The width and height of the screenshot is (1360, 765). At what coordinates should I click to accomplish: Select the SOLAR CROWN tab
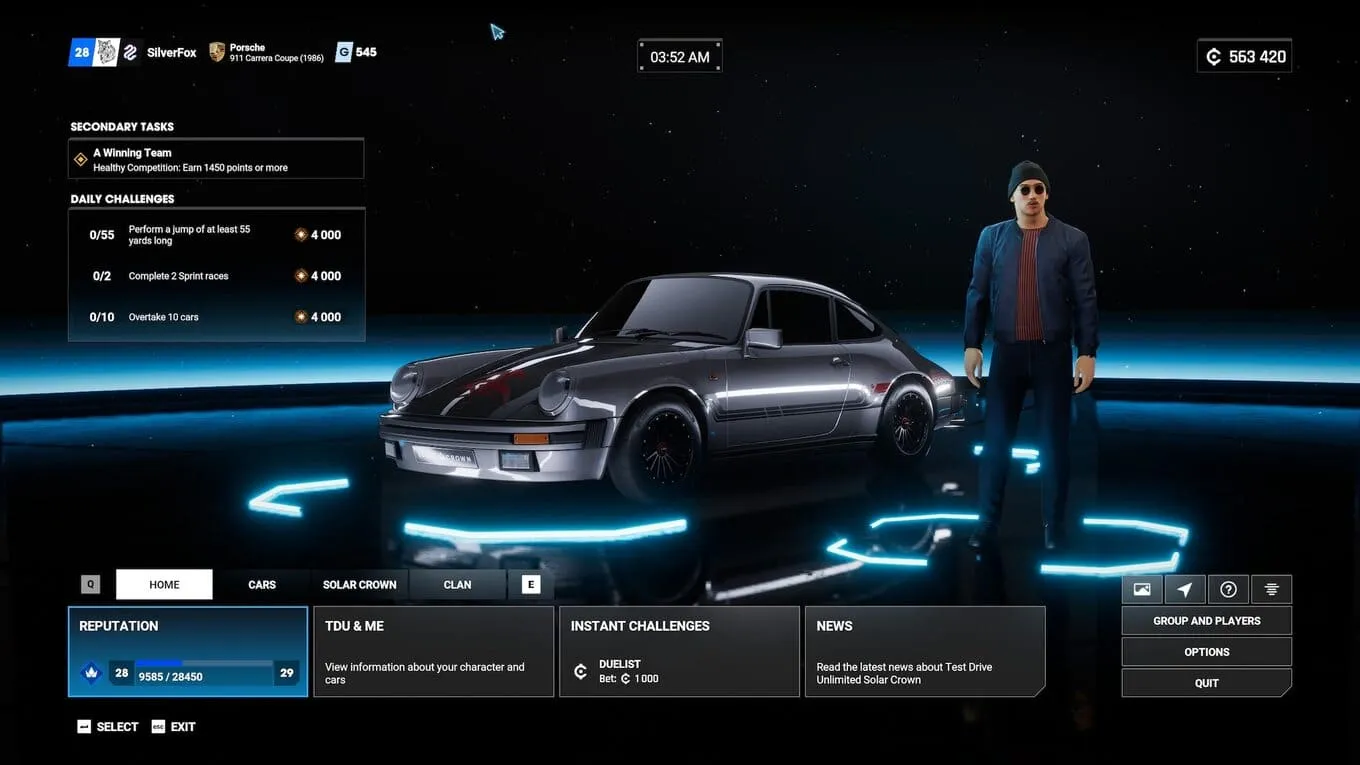pos(359,585)
